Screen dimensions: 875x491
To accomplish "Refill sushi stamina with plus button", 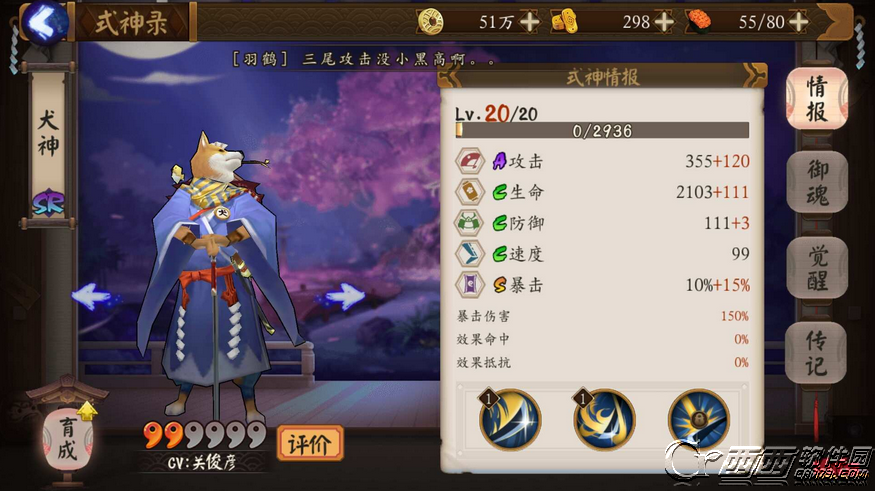I will [799, 21].
